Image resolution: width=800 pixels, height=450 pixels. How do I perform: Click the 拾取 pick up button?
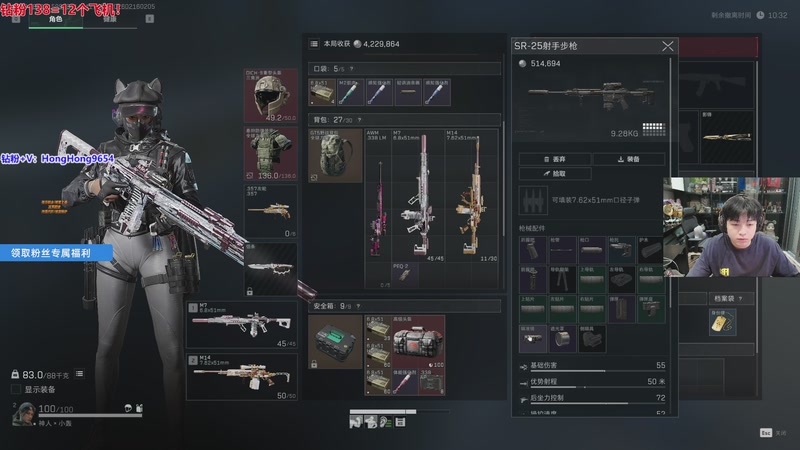(554, 174)
